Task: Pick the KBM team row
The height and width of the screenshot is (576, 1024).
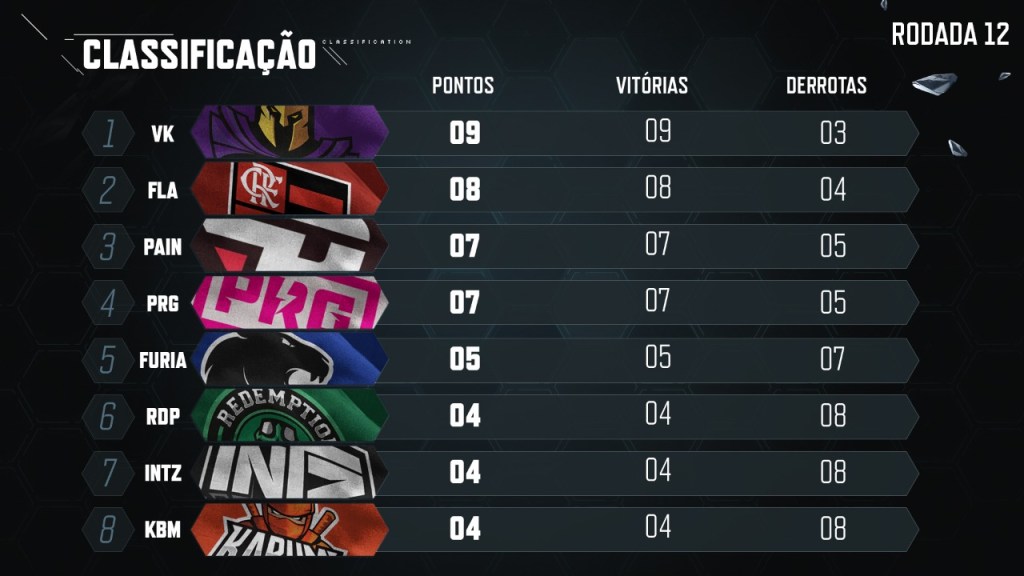Action: tap(500, 529)
